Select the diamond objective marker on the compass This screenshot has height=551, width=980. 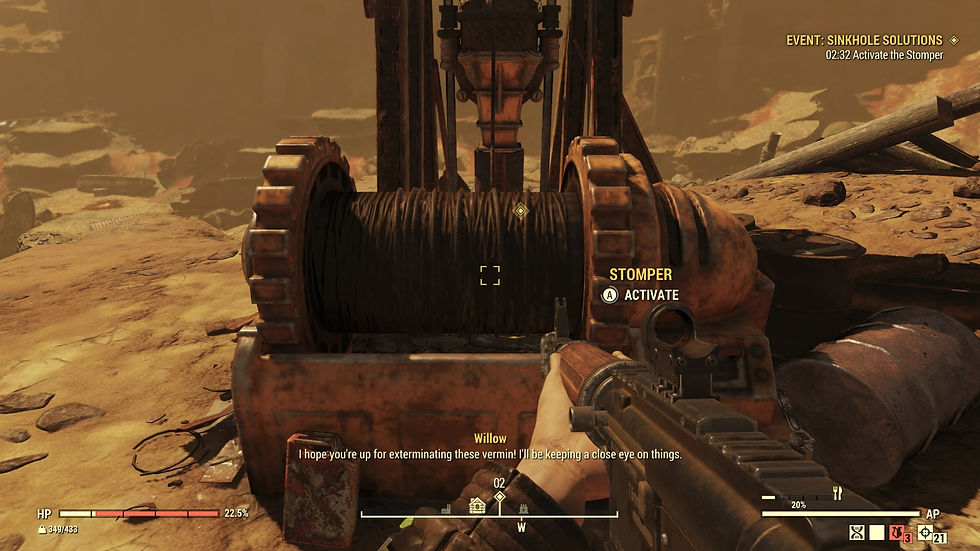499,496
